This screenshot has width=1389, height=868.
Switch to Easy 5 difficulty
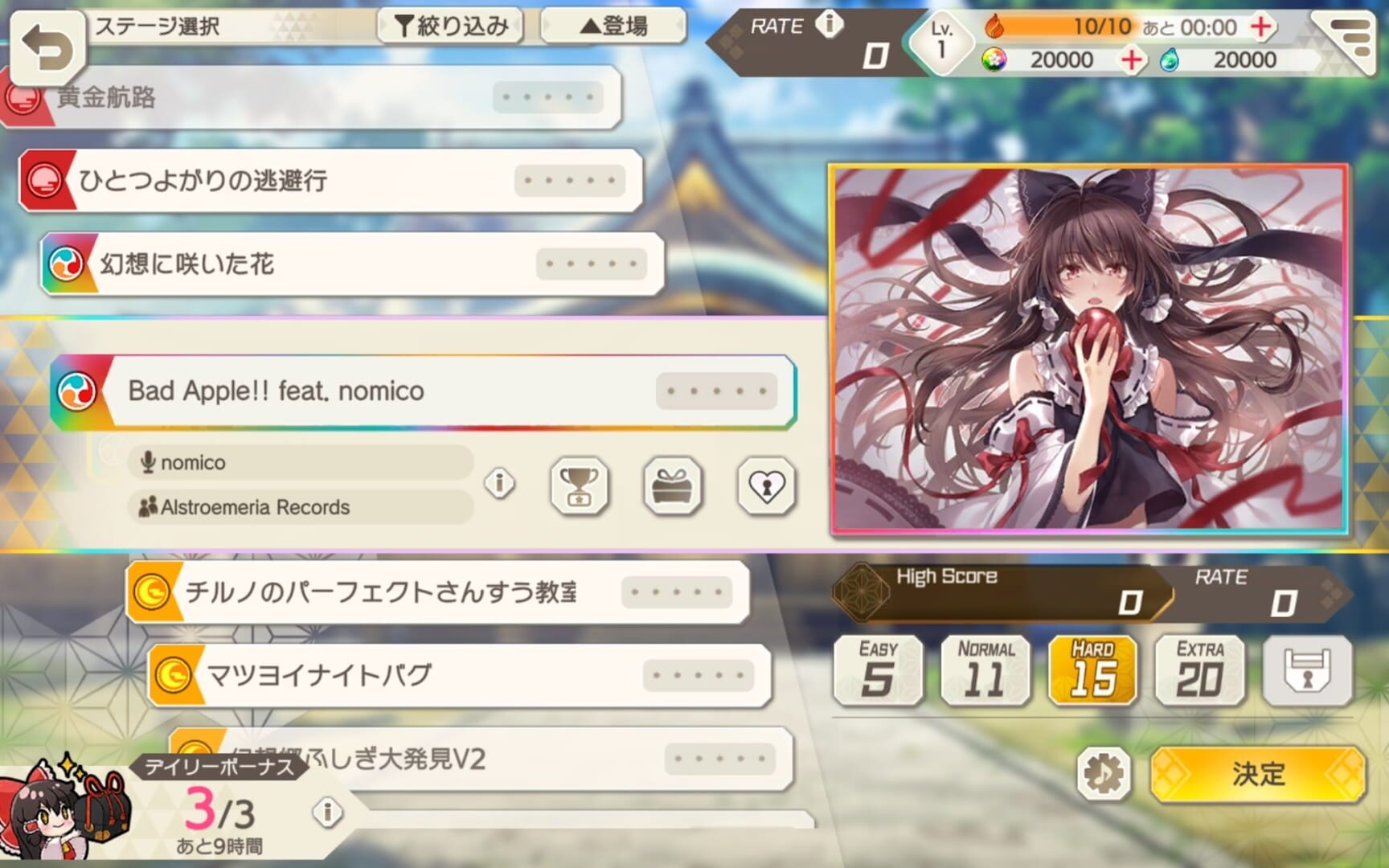(x=878, y=669)
